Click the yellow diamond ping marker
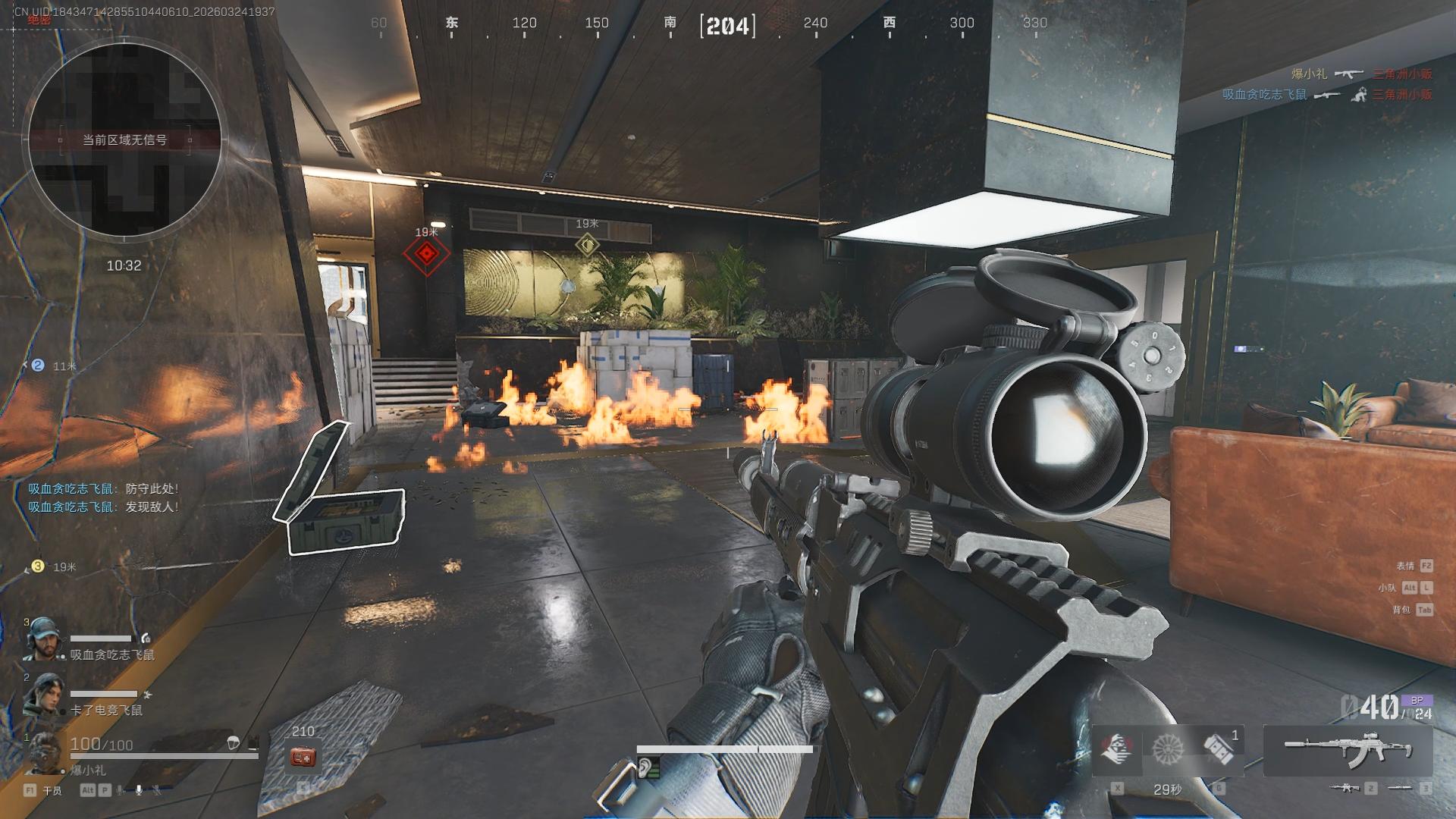 [587, 244]
